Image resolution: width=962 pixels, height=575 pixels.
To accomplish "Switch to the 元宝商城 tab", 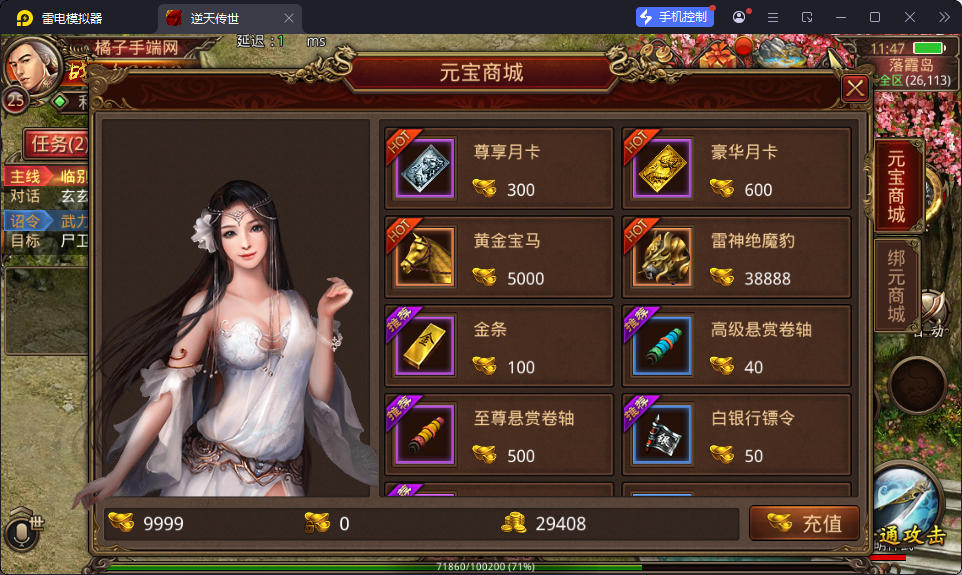I will (x=896, y=186).
